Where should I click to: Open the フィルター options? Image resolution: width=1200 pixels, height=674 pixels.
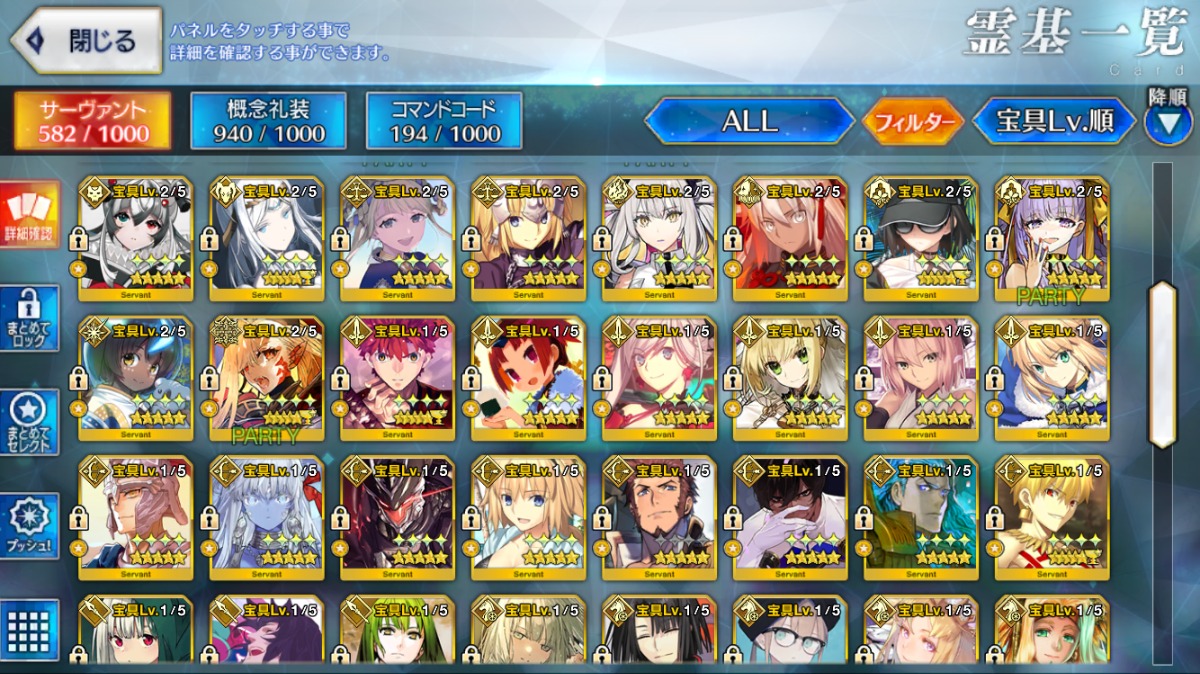[x=914, y=123]
